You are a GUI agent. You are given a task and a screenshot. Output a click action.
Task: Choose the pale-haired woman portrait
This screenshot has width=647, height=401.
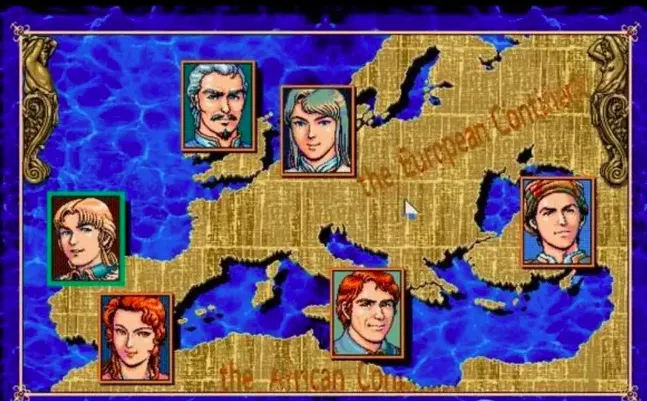318,130
